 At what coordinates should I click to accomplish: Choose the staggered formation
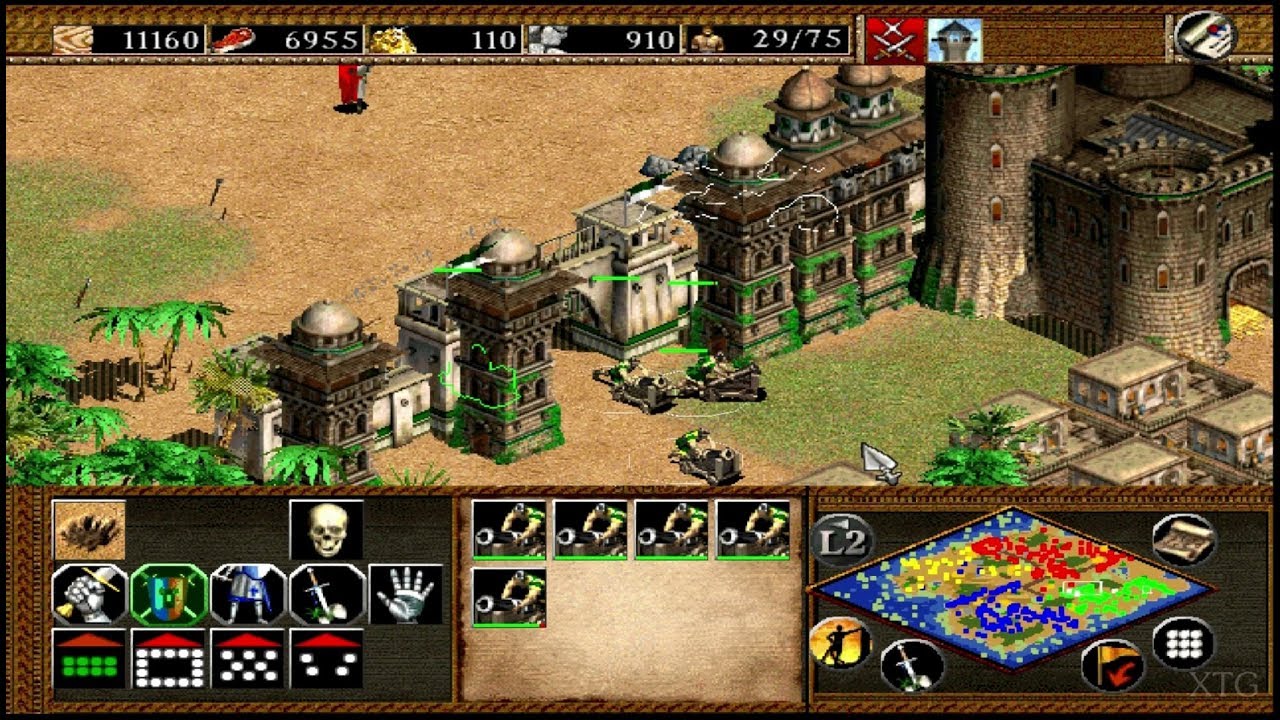(248, 658)
